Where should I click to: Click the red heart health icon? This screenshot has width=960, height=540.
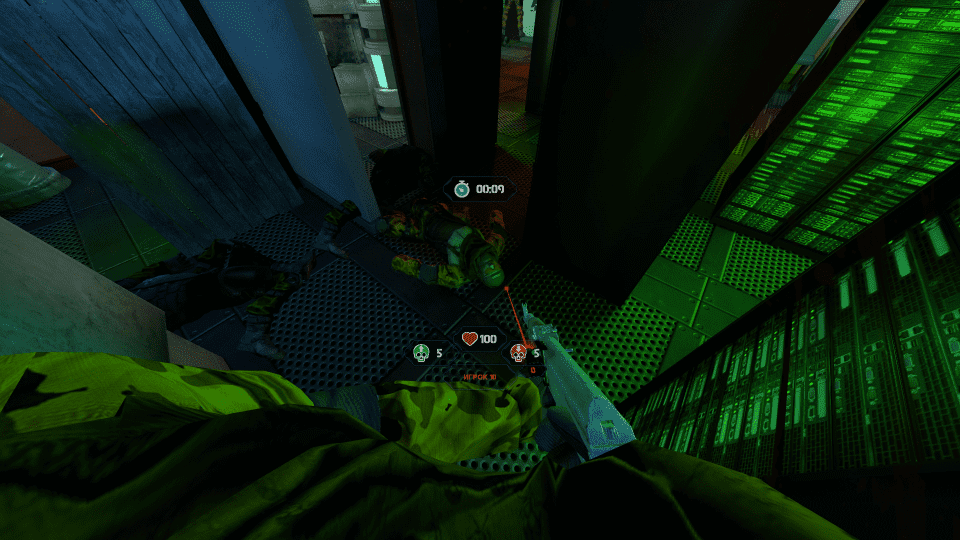(x=470, y=339)
